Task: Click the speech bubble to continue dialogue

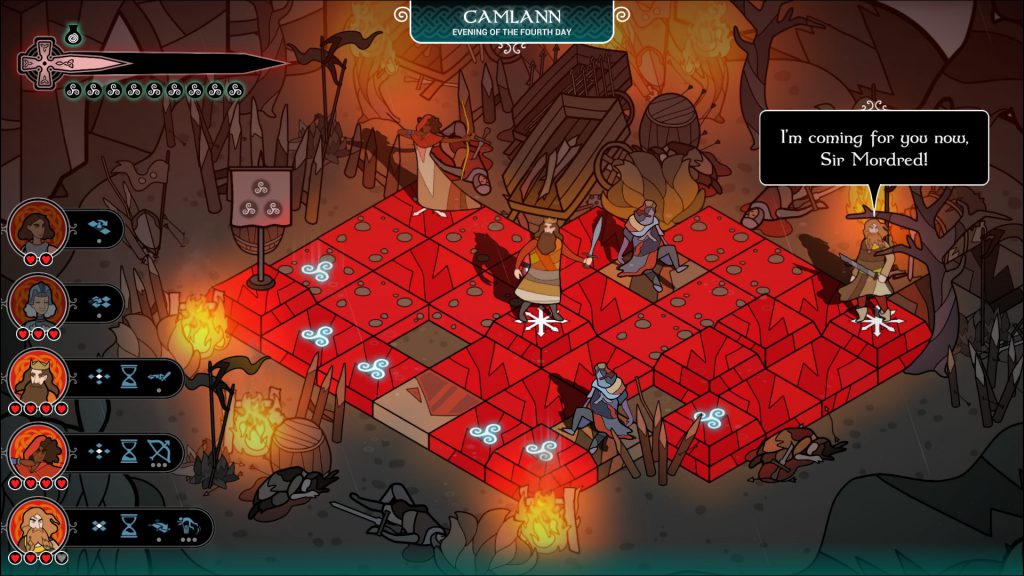Action: point(873,147)
